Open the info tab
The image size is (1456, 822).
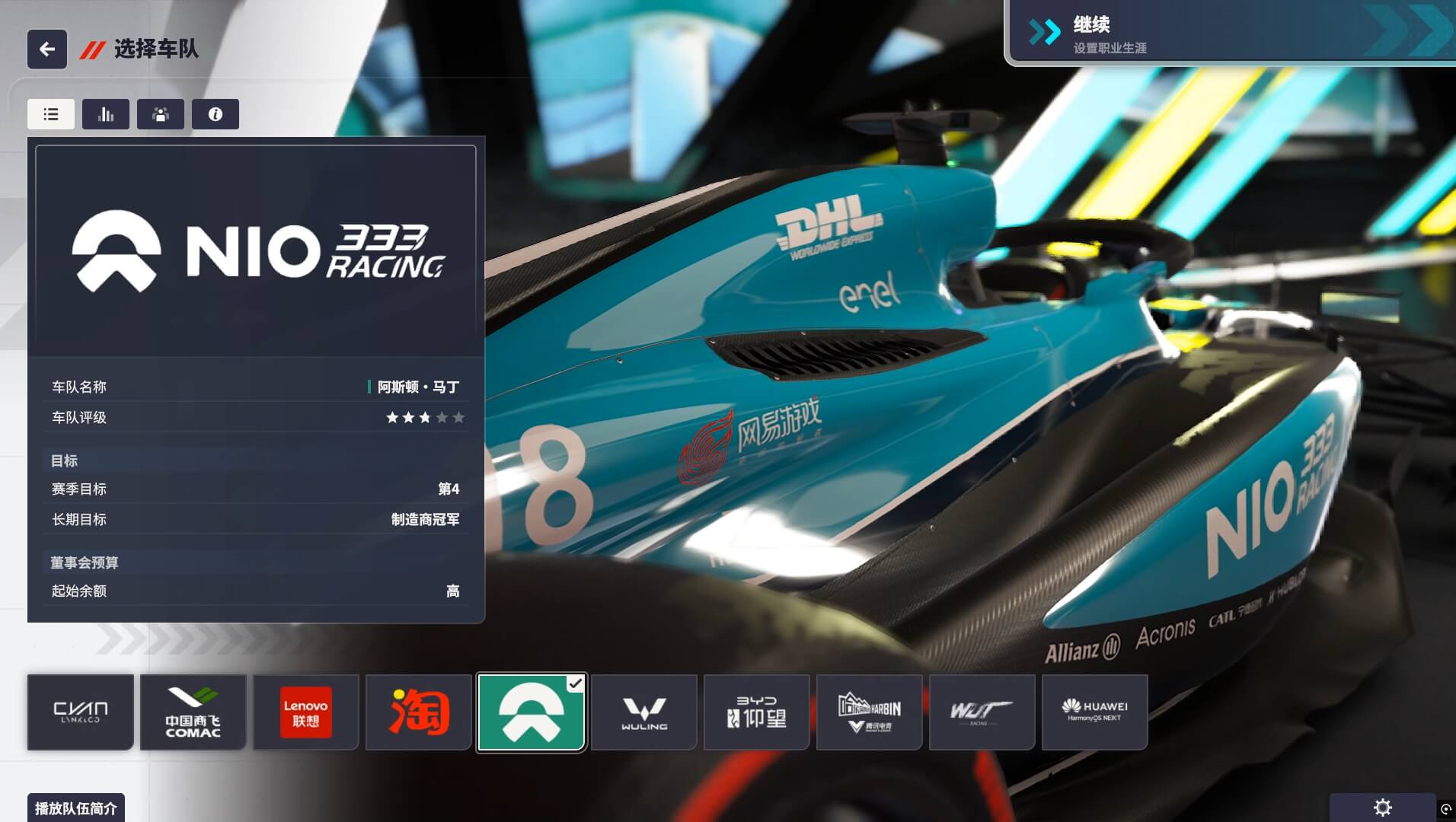[216, 114]
